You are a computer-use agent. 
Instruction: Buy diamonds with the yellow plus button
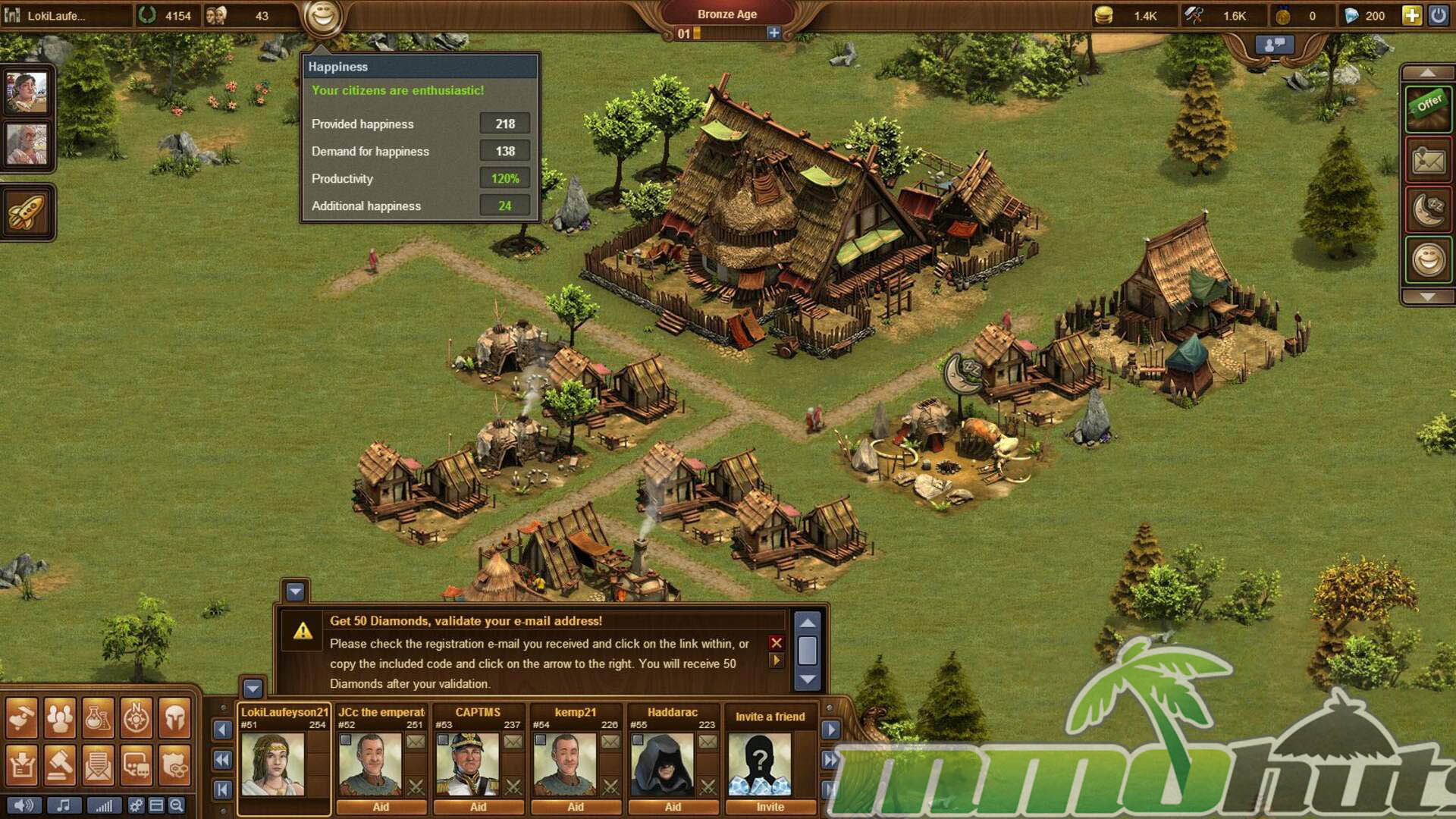click(1411, 15)
